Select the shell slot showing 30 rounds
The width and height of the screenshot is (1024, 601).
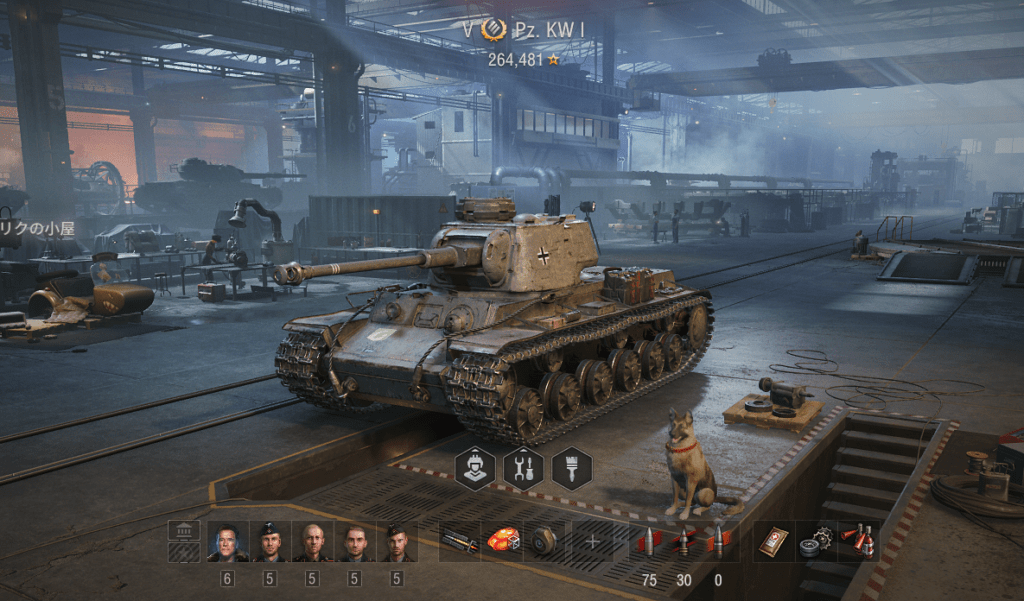pyautogui.click(x=684, y=542)
